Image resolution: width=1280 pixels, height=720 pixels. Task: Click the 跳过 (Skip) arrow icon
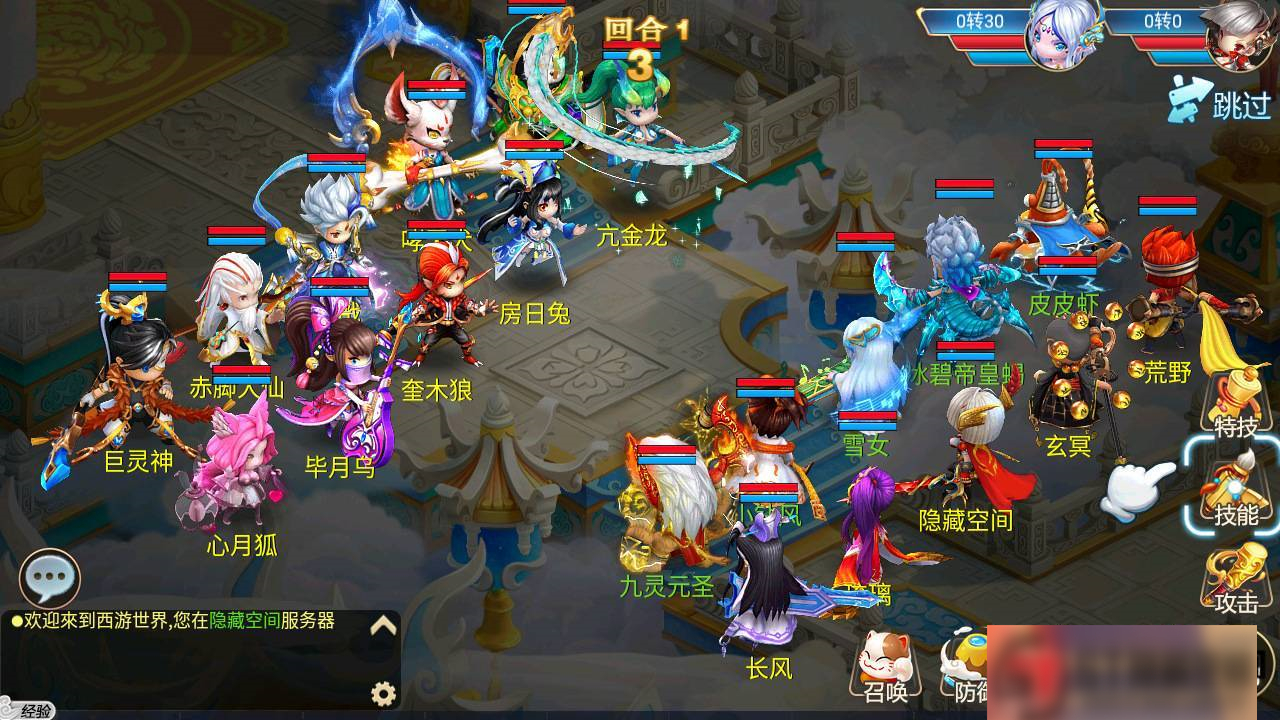tap(1190, 95)
